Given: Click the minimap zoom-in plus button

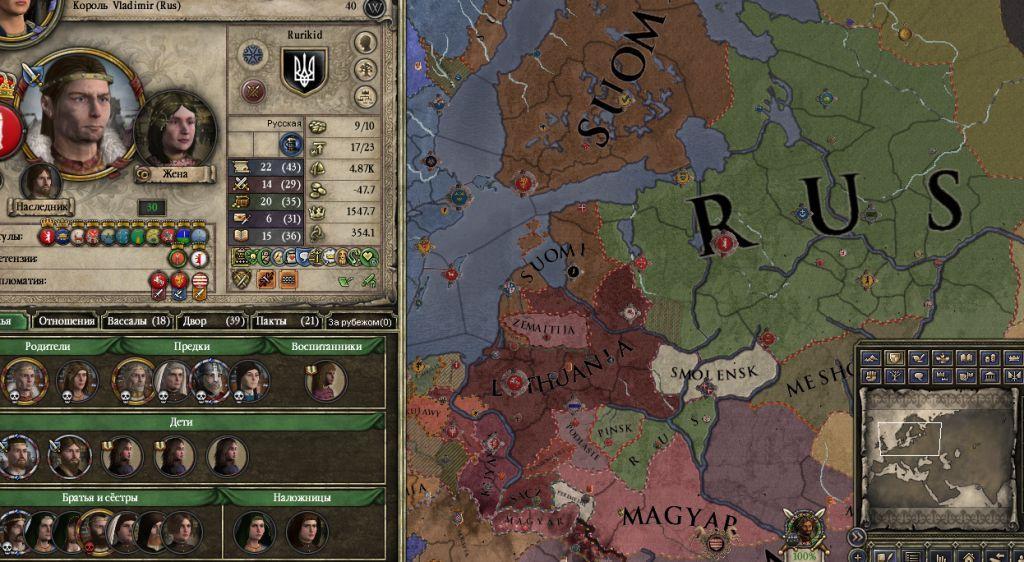Looking at the screenshot, I should click(857, 556).
